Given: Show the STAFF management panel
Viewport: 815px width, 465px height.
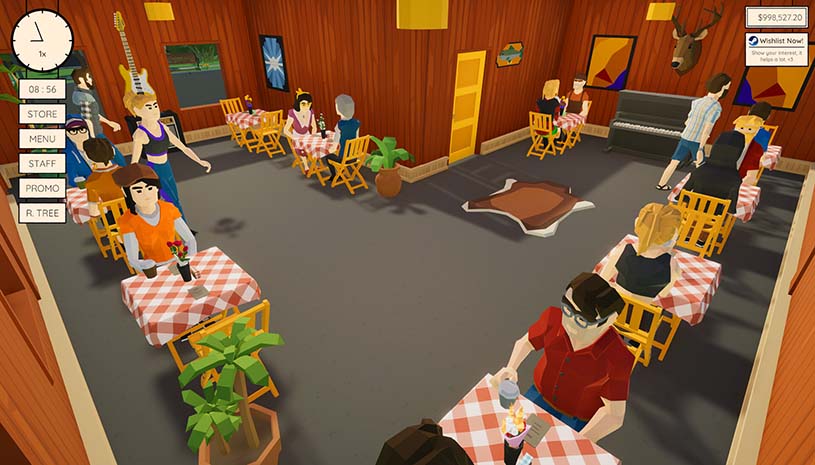Looking at the screenshot, I should 42,163.
